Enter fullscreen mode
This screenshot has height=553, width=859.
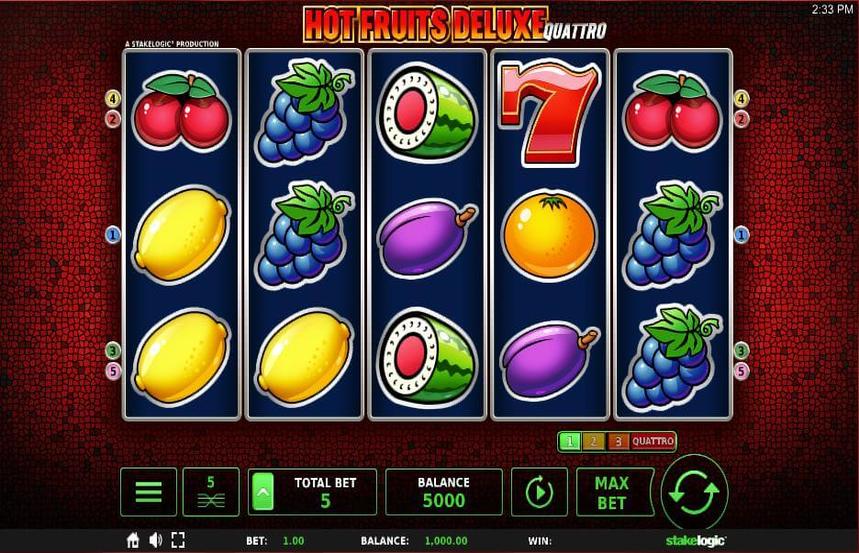click(x=178, y=540)
